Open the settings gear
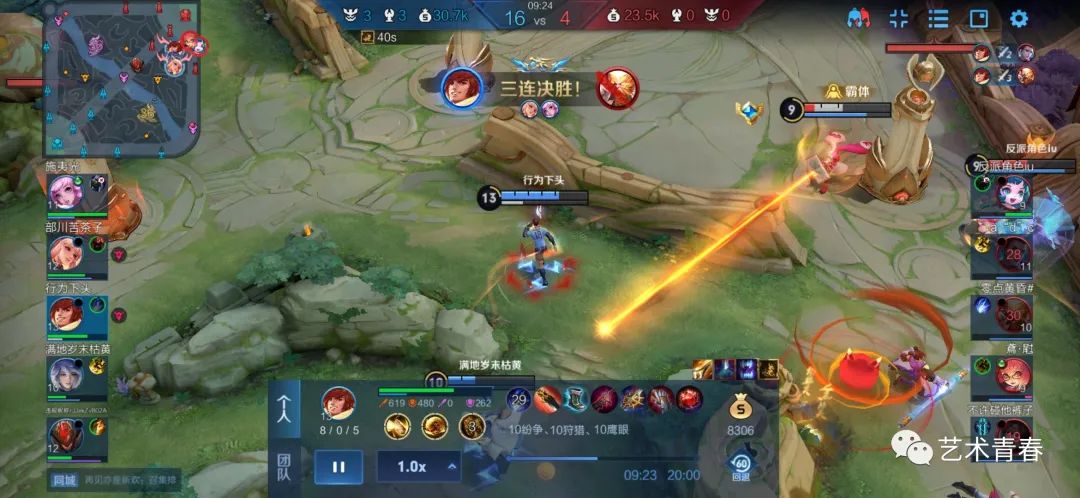The height and width of the screenshot is (498, 1080). click(x=1018, y=18)
